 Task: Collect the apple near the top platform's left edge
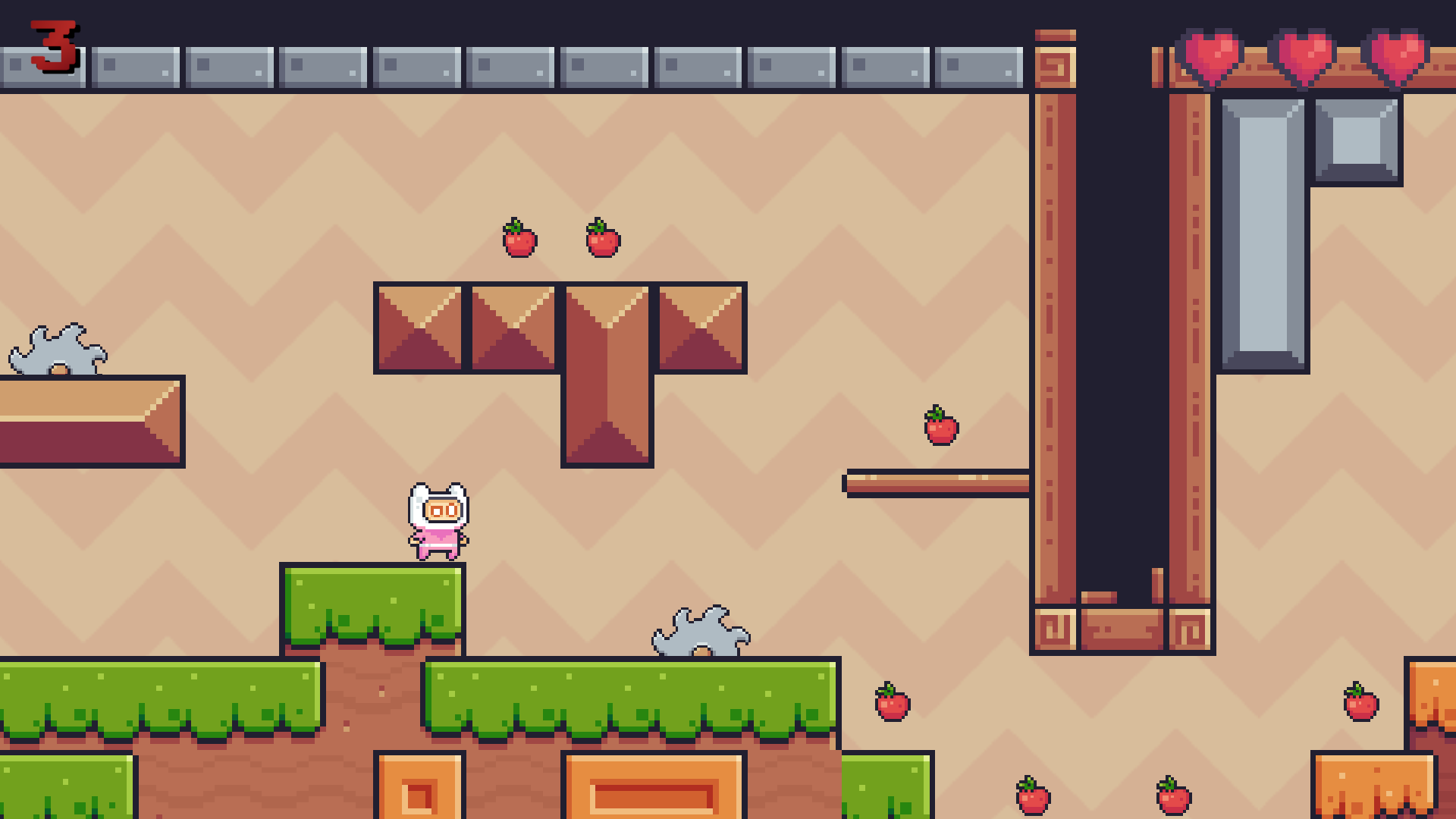(520, 239)
